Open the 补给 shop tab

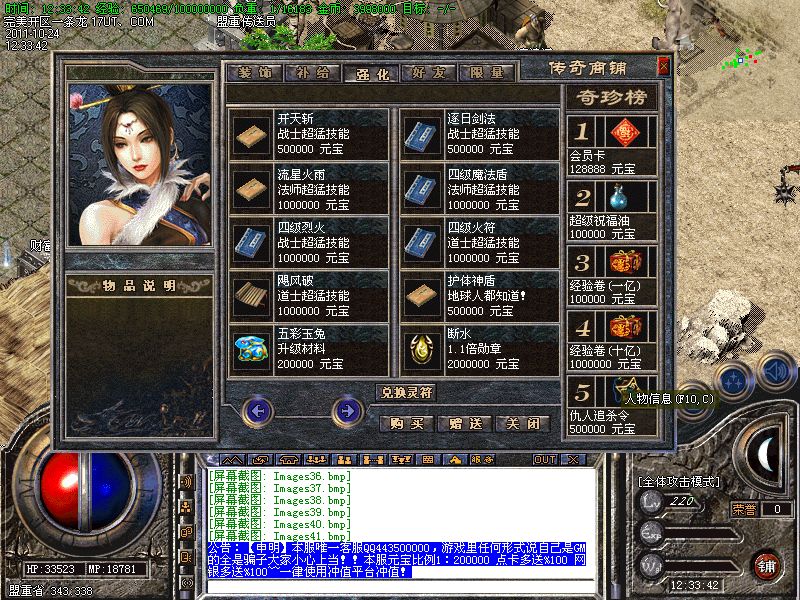click(311, 73)
